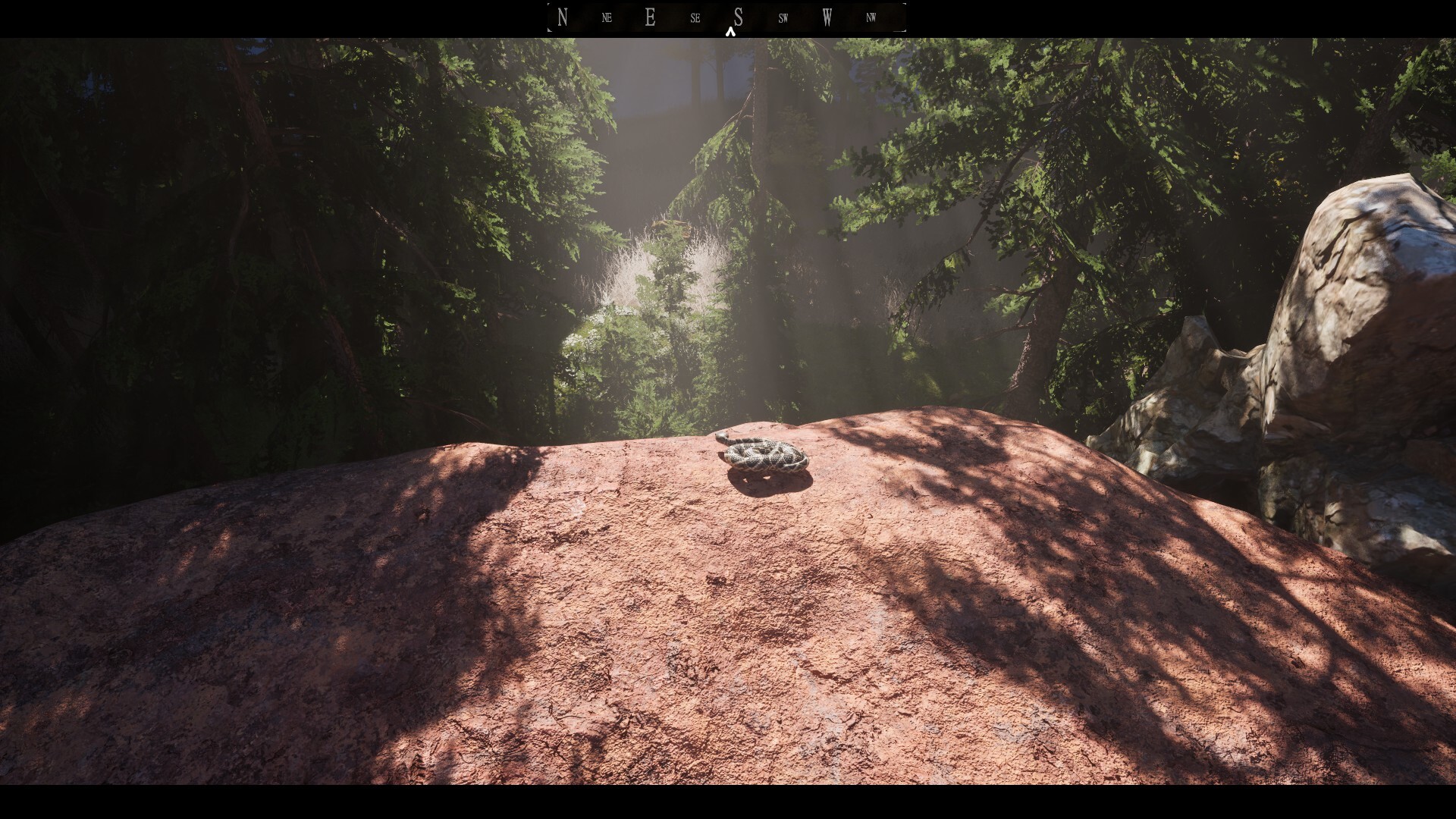Select the E marker on the compass
This screenshot has height=819, width=1456.
(650, 17)
